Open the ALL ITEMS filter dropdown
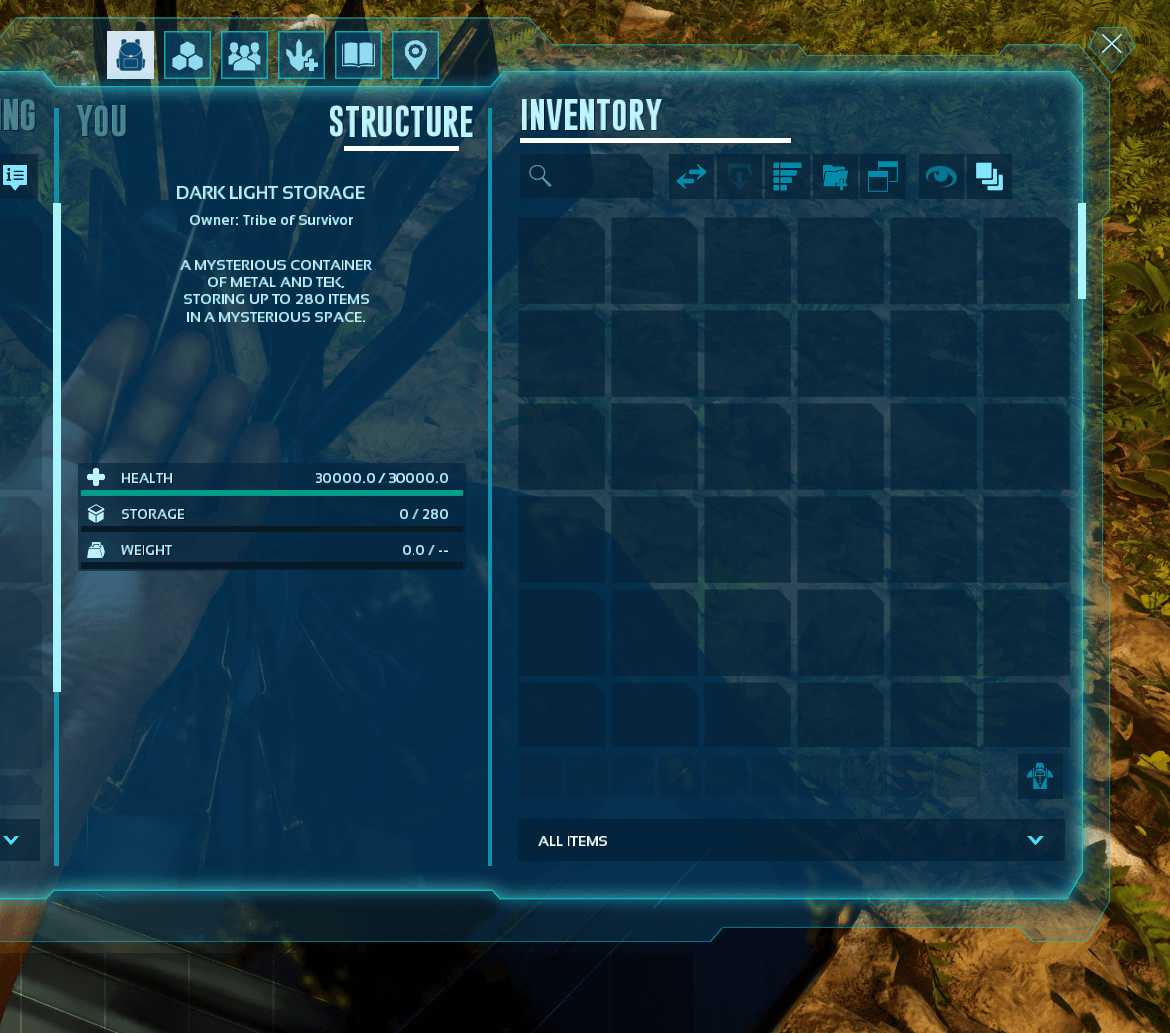1170x1033 pixels. (791, 841)
